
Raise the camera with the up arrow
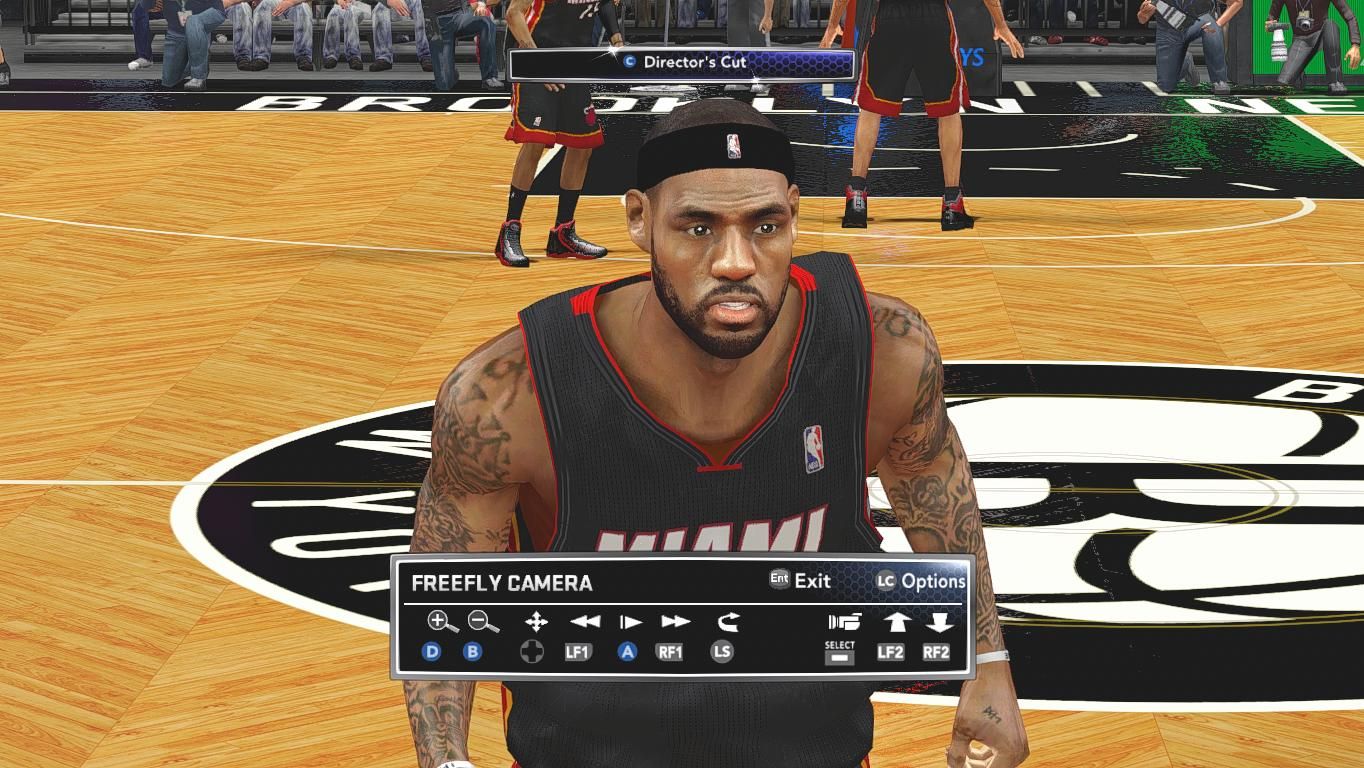895,622
